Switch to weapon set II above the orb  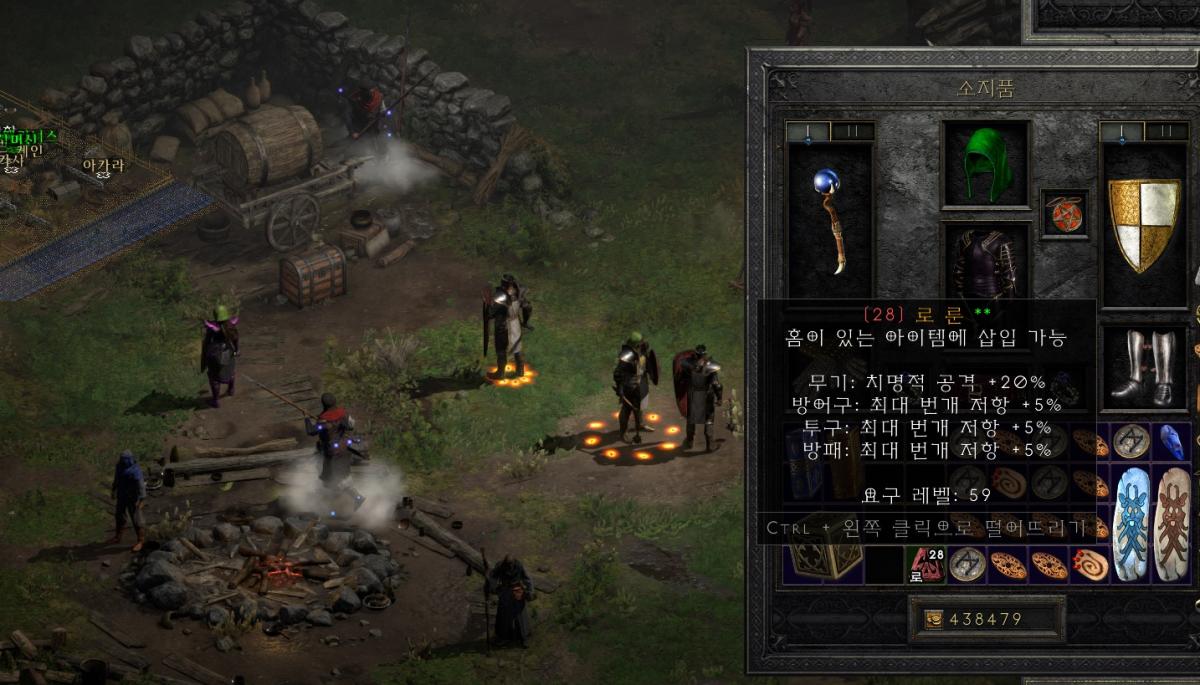click(853, 131)
